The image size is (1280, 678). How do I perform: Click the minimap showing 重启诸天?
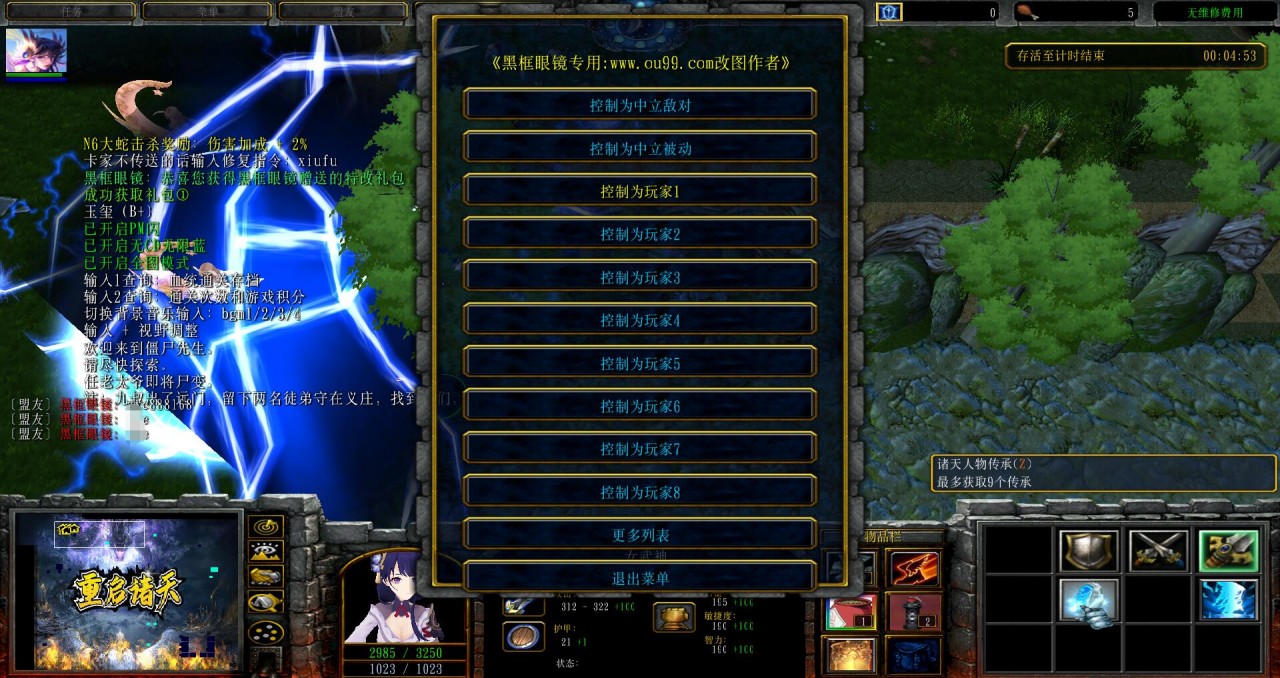tap(127, 592)
